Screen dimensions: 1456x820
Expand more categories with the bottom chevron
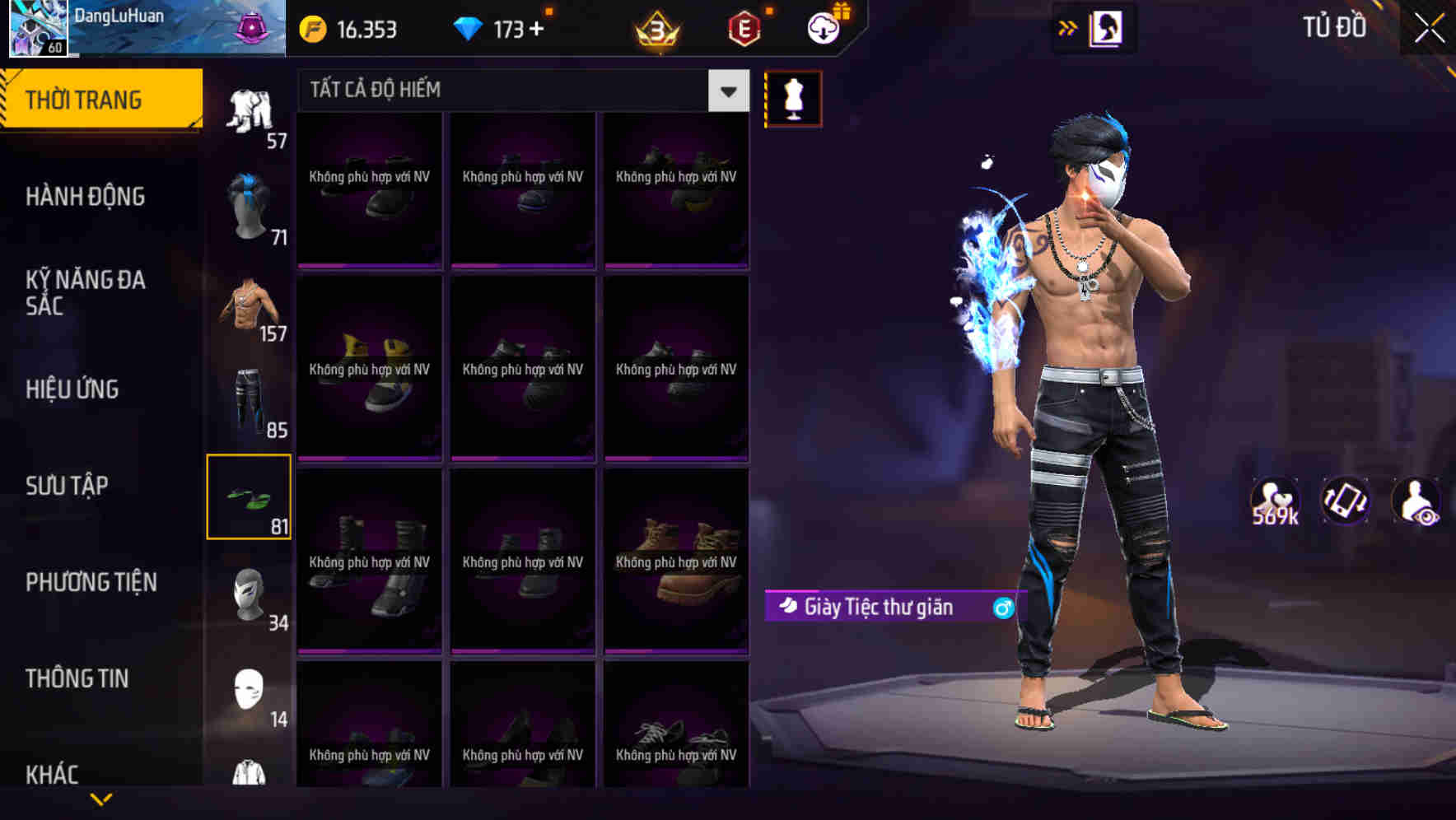tap(101, 797)
